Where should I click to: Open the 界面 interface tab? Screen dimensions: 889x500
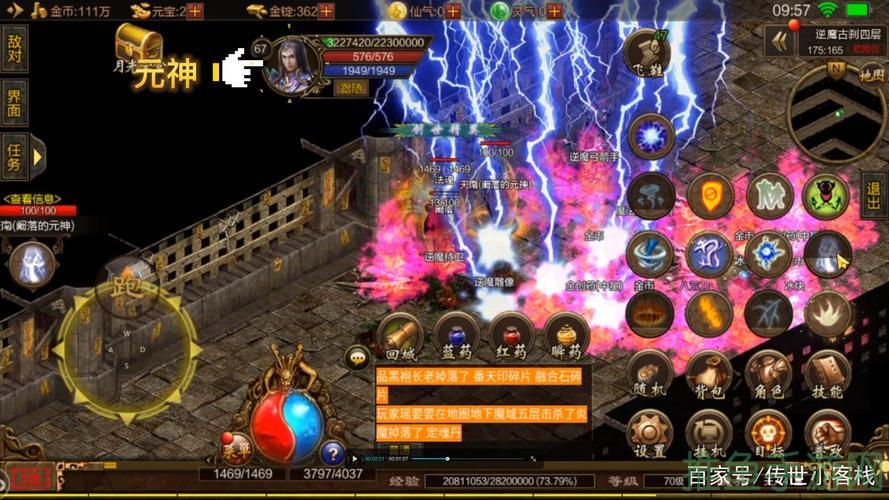click(14, 101)
